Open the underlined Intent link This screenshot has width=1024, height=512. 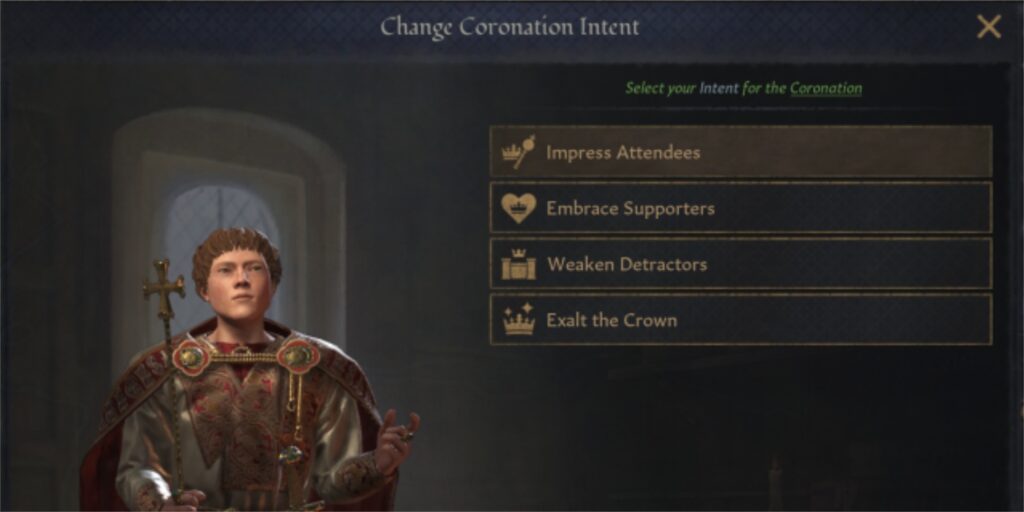click(718, 88)
